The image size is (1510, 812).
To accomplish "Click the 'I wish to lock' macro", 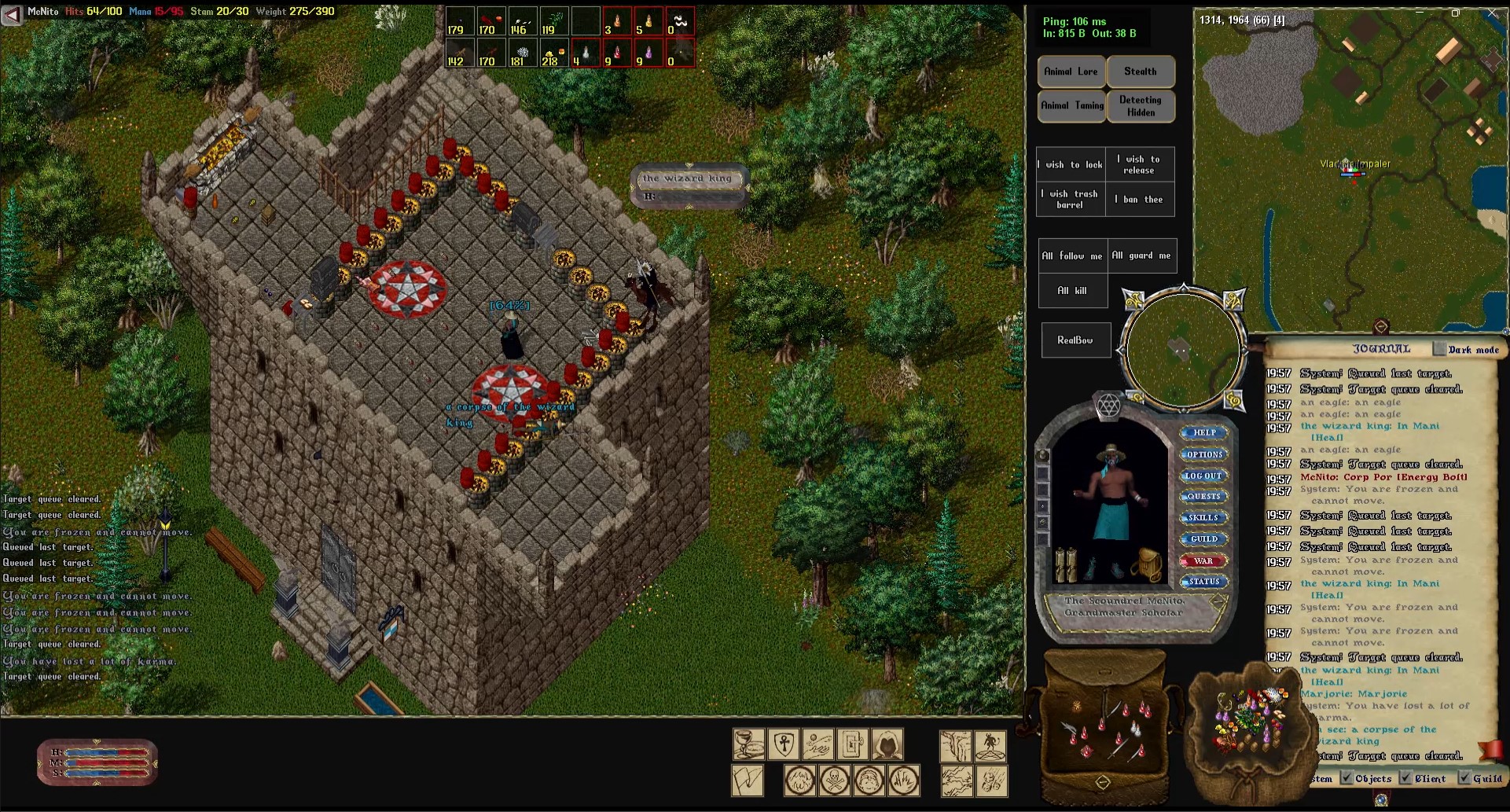I will click(1071, 164).
